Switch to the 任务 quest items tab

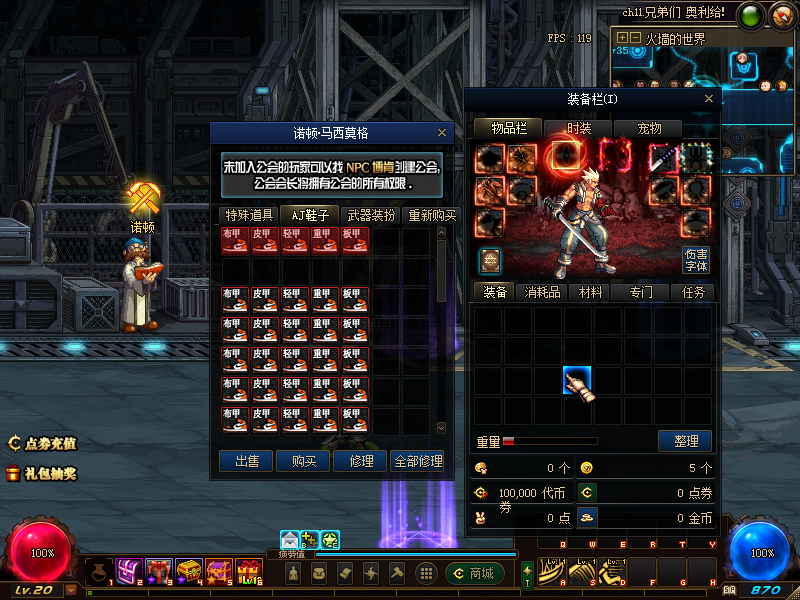click(693, 292)
